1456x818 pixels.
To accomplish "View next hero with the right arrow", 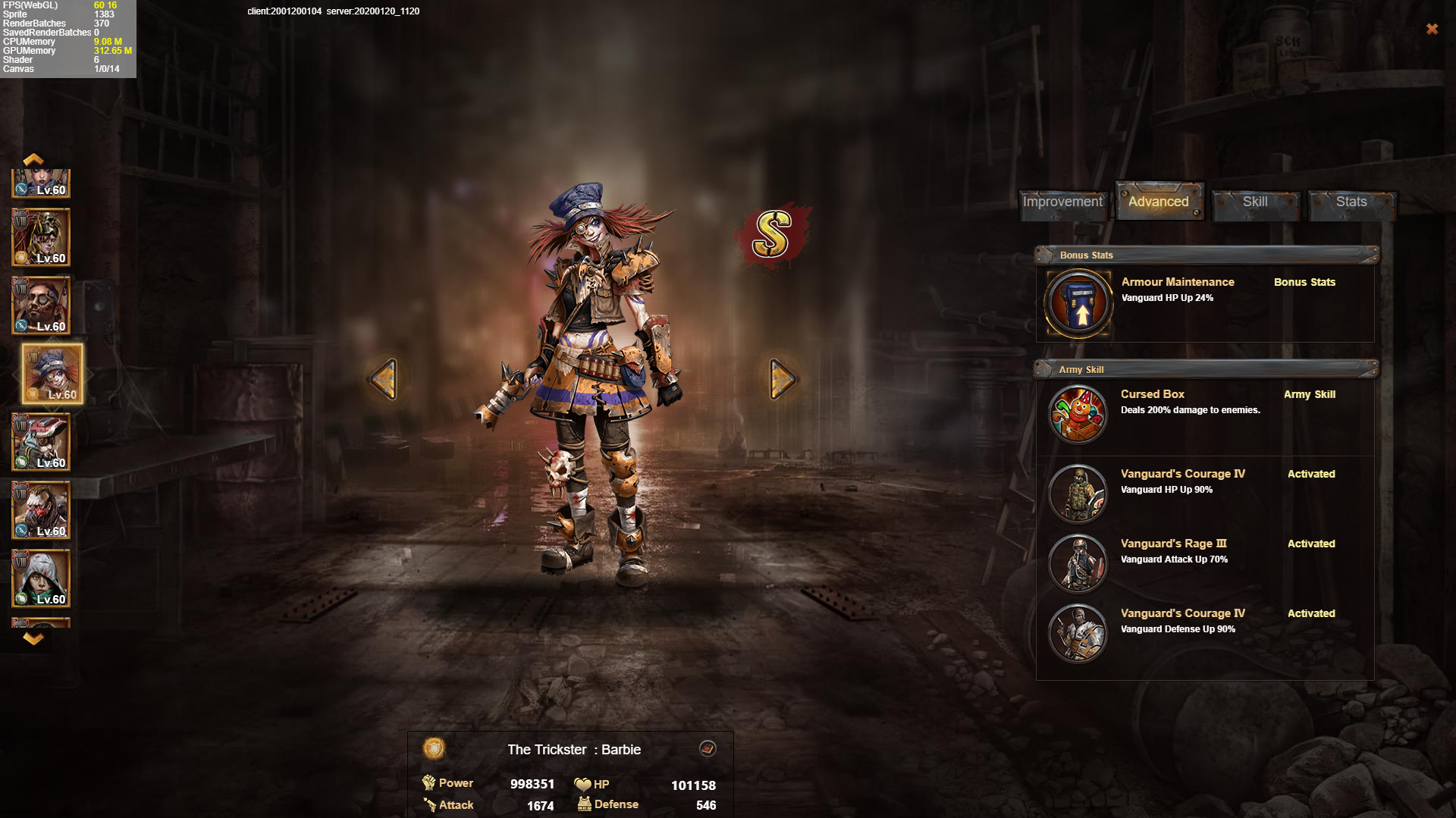I will tap(782, 378).
